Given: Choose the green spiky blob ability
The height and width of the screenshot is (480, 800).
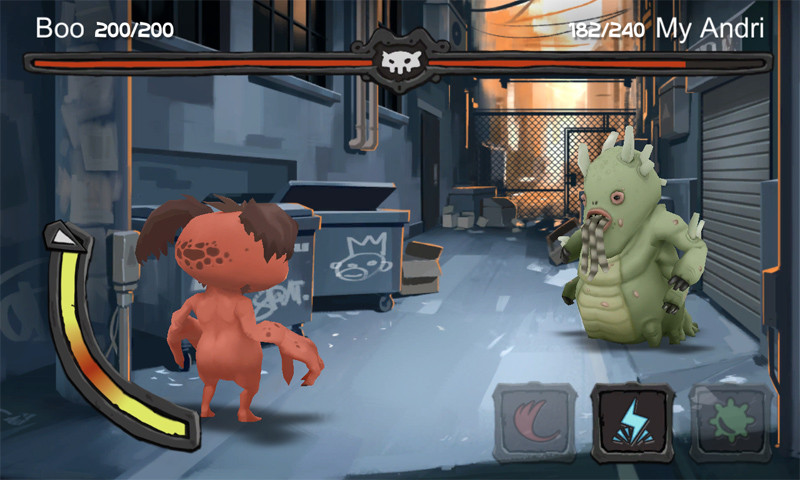Looking at the screenshot, I should pyautogui.click(x=730, y=423).
